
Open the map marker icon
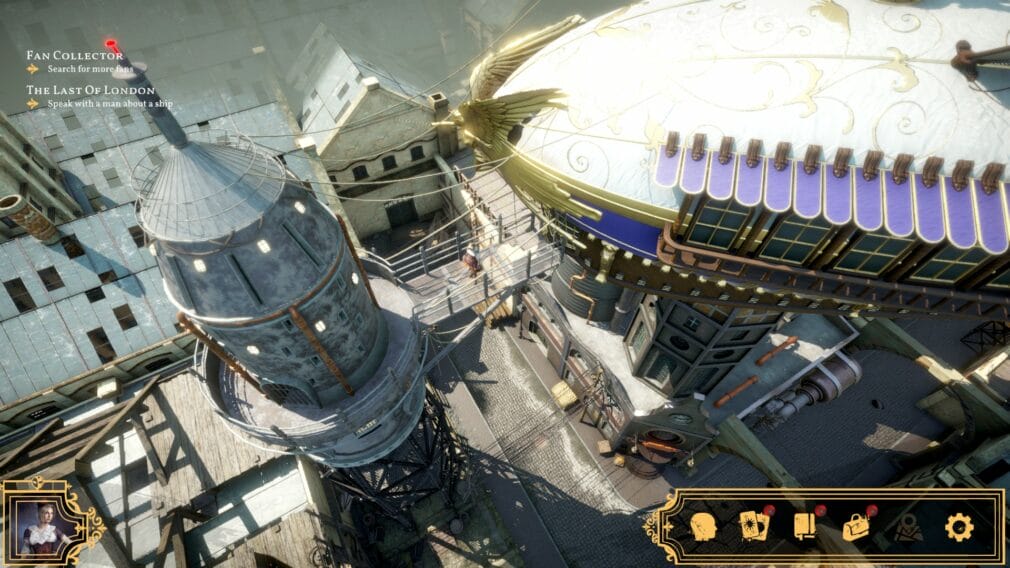point(908,527)
